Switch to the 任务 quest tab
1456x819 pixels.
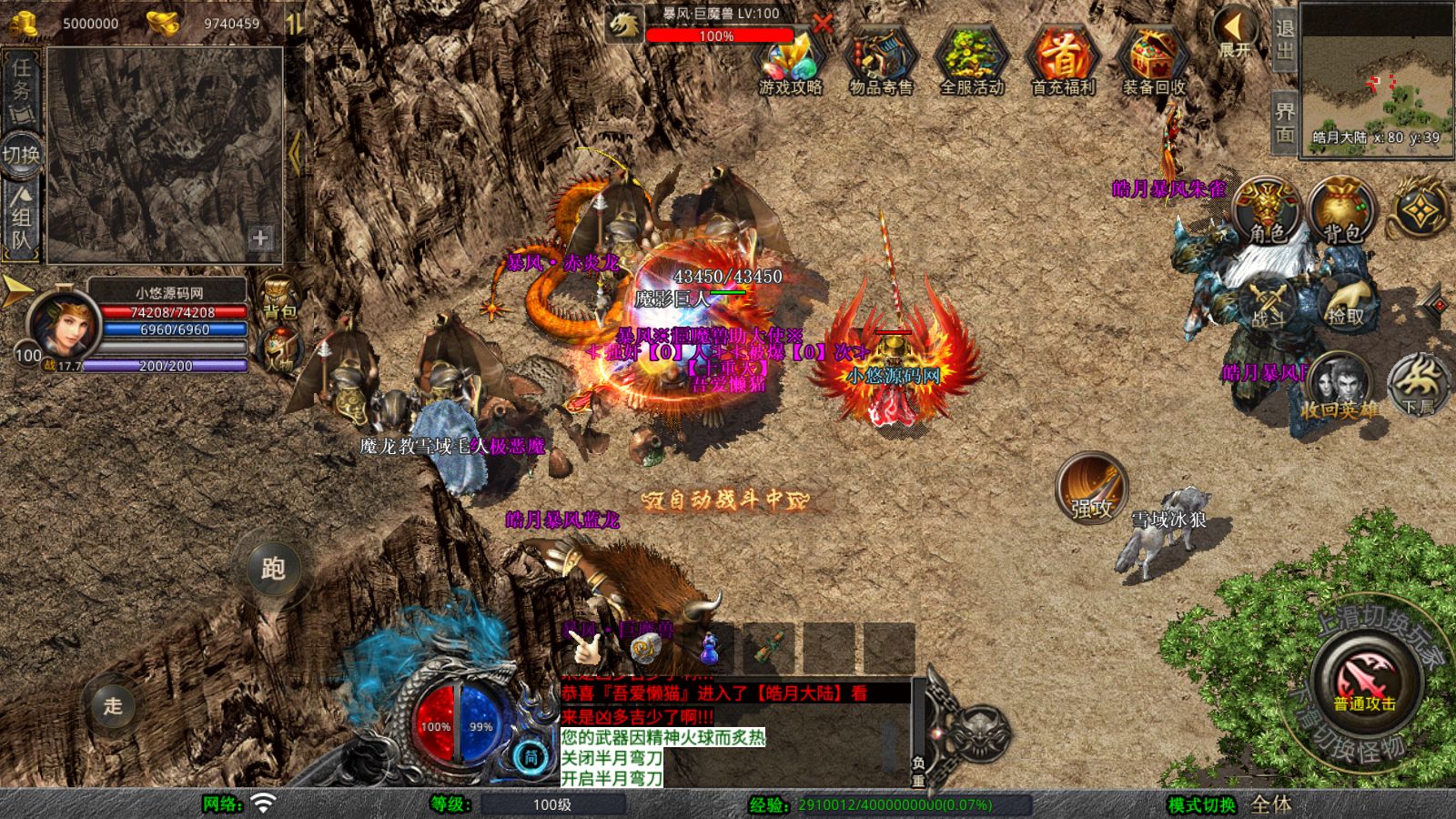tap(22, 86)
